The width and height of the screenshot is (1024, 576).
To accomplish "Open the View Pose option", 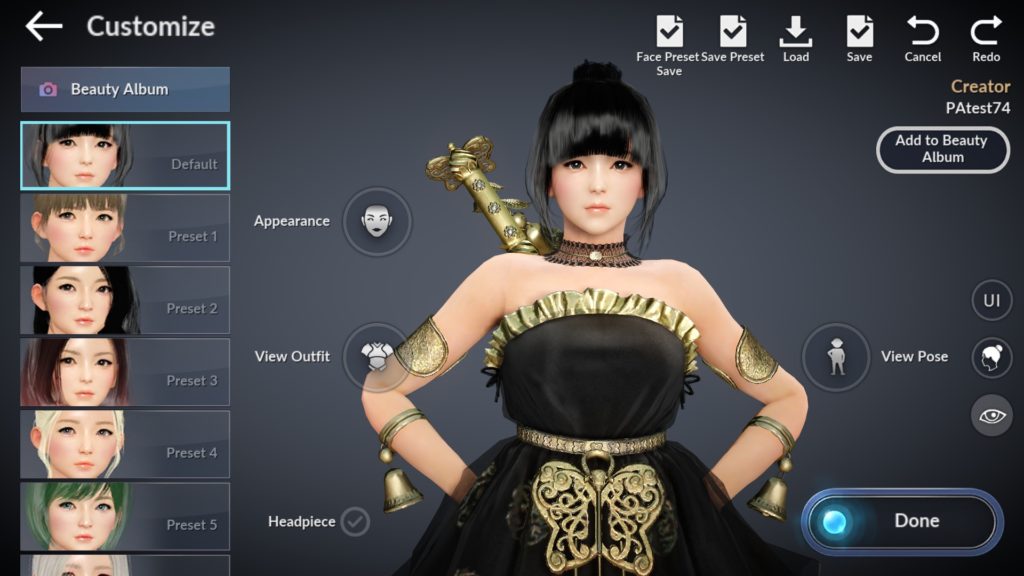I will click(837, 357).
